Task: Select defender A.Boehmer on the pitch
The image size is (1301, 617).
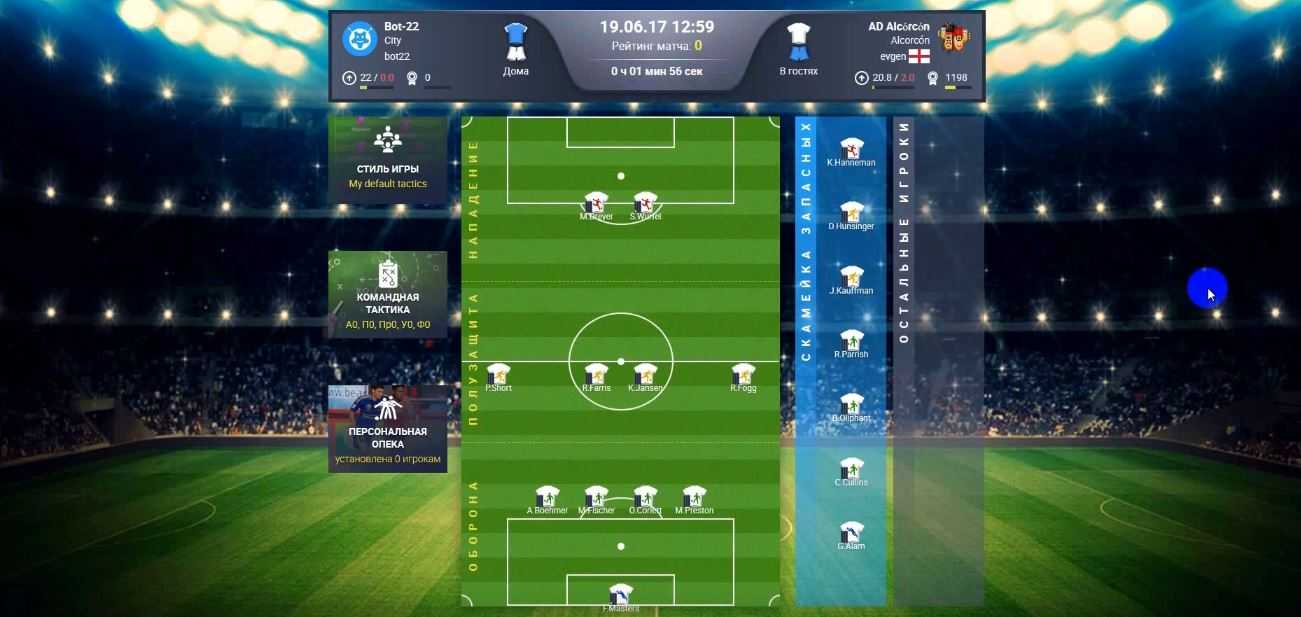Action: click(x=547, y=498)
